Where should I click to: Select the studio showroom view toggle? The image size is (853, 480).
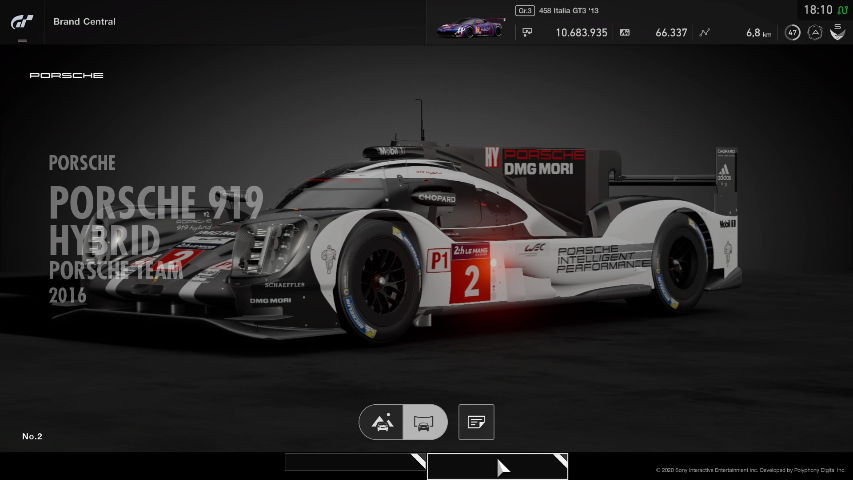pyautogui.click(x=424, y=423)
